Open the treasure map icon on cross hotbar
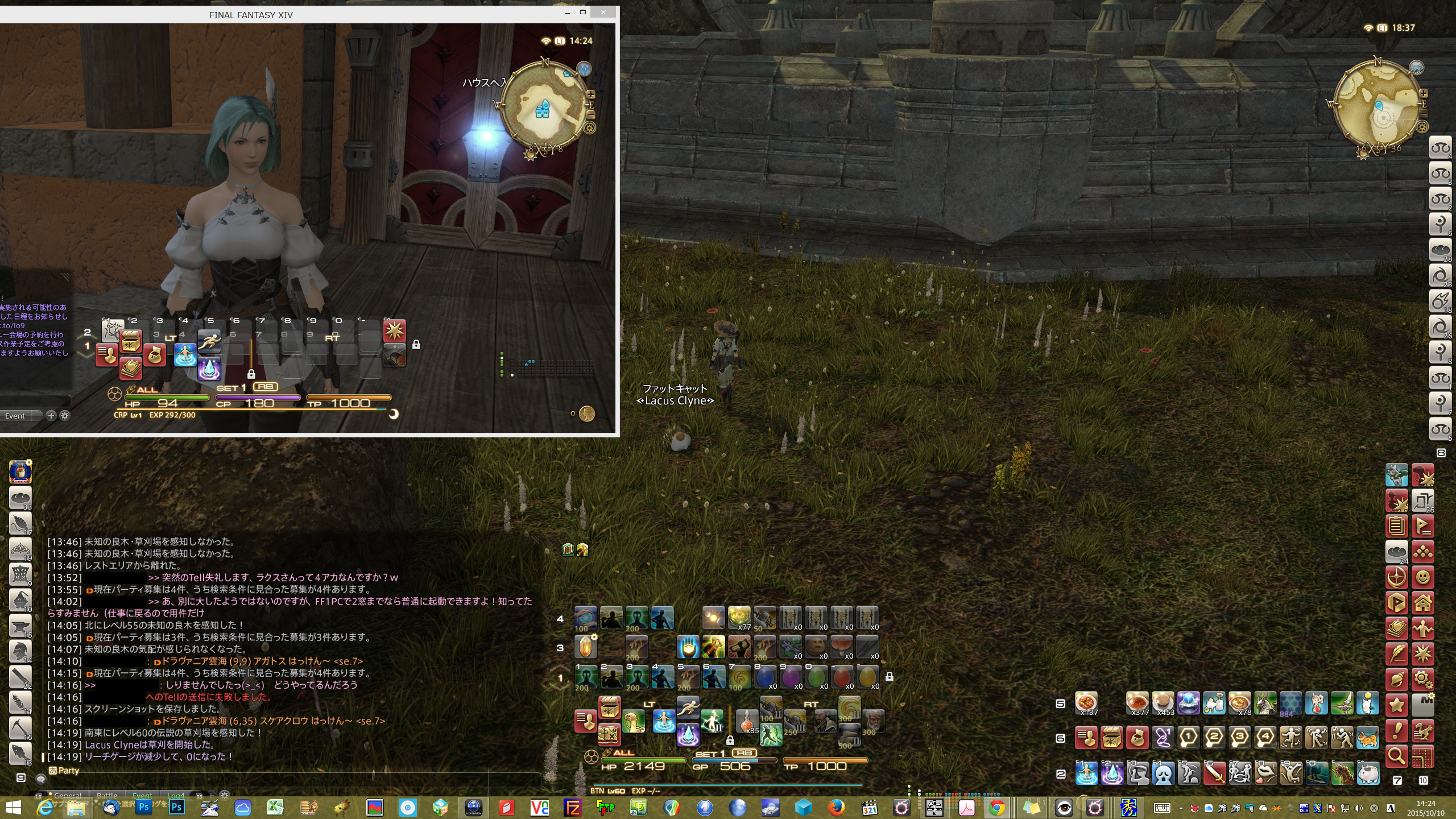This screenshot has height=819, width=1456. tap(609, 734)
